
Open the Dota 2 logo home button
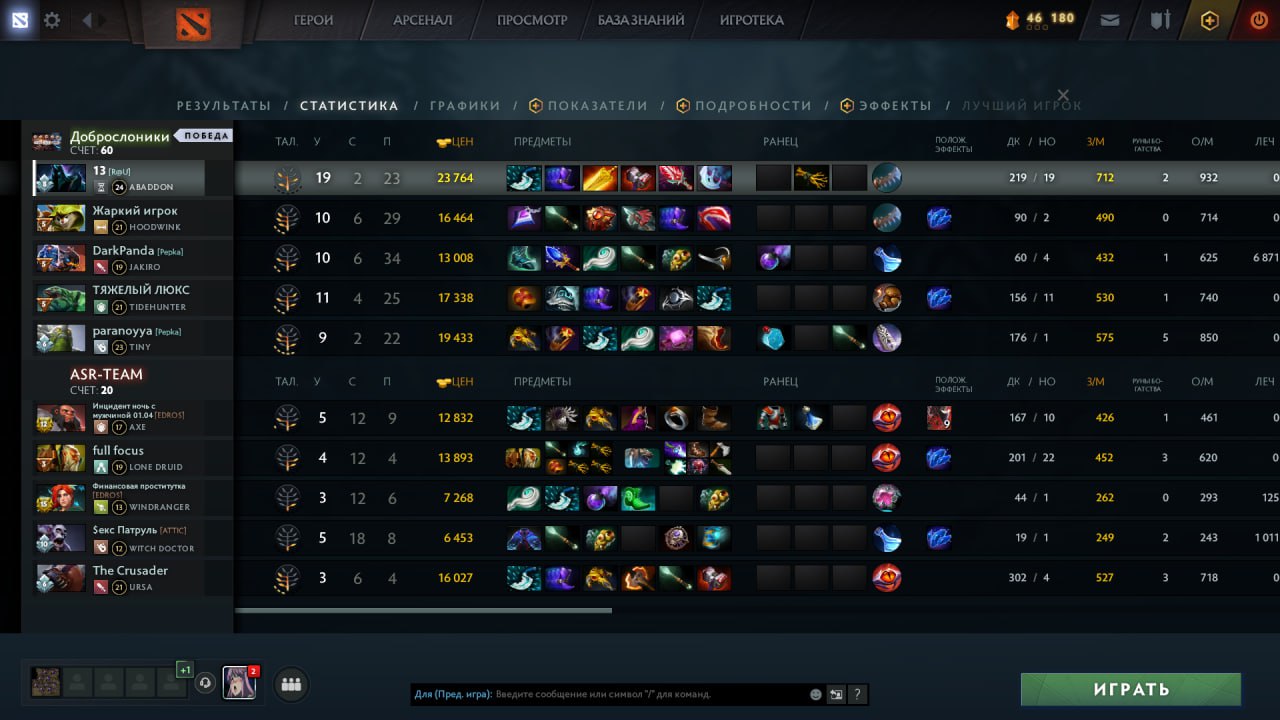(x=193, y=24)
